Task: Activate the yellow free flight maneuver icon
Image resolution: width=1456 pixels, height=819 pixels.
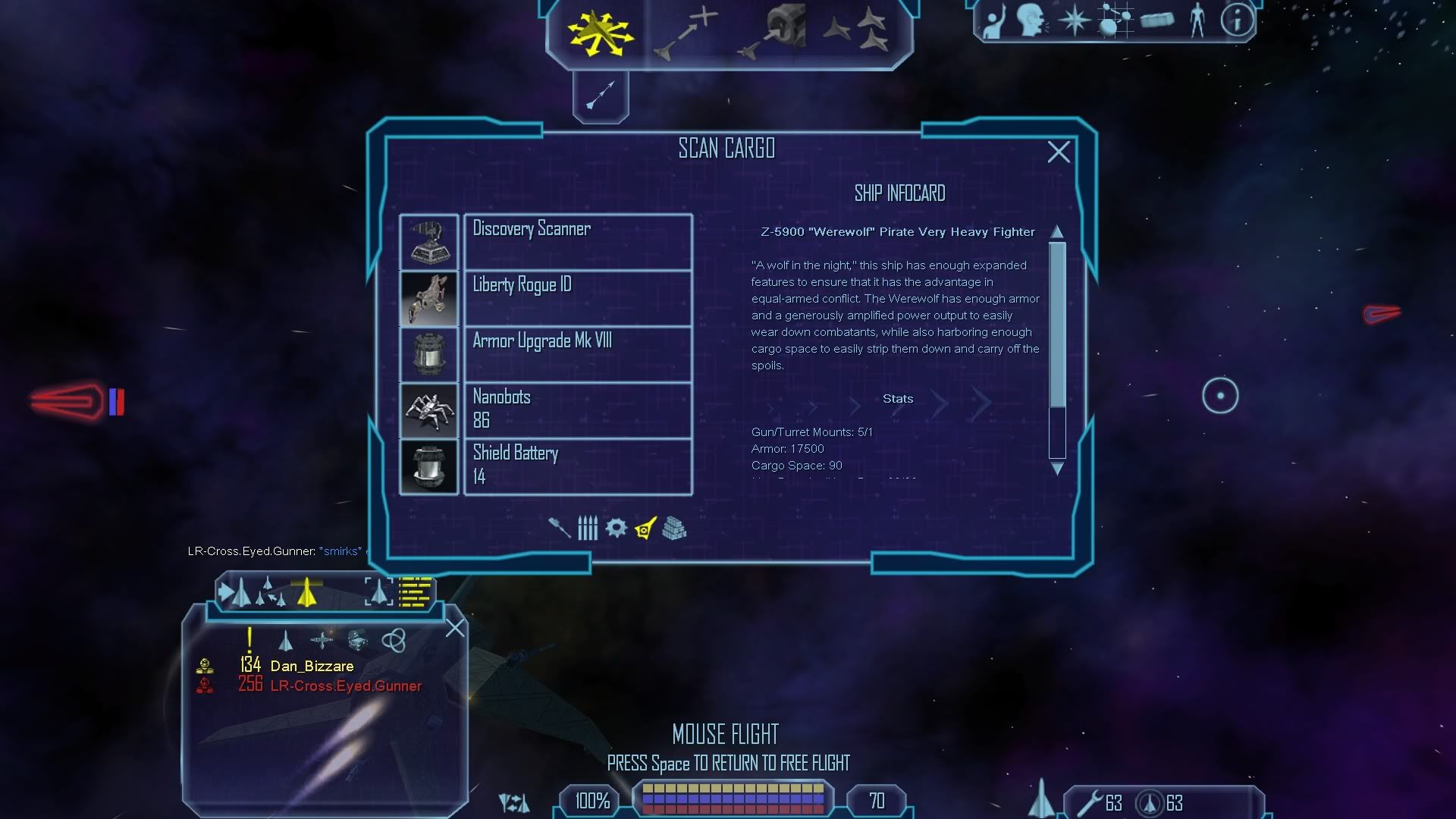Action: 600,33
